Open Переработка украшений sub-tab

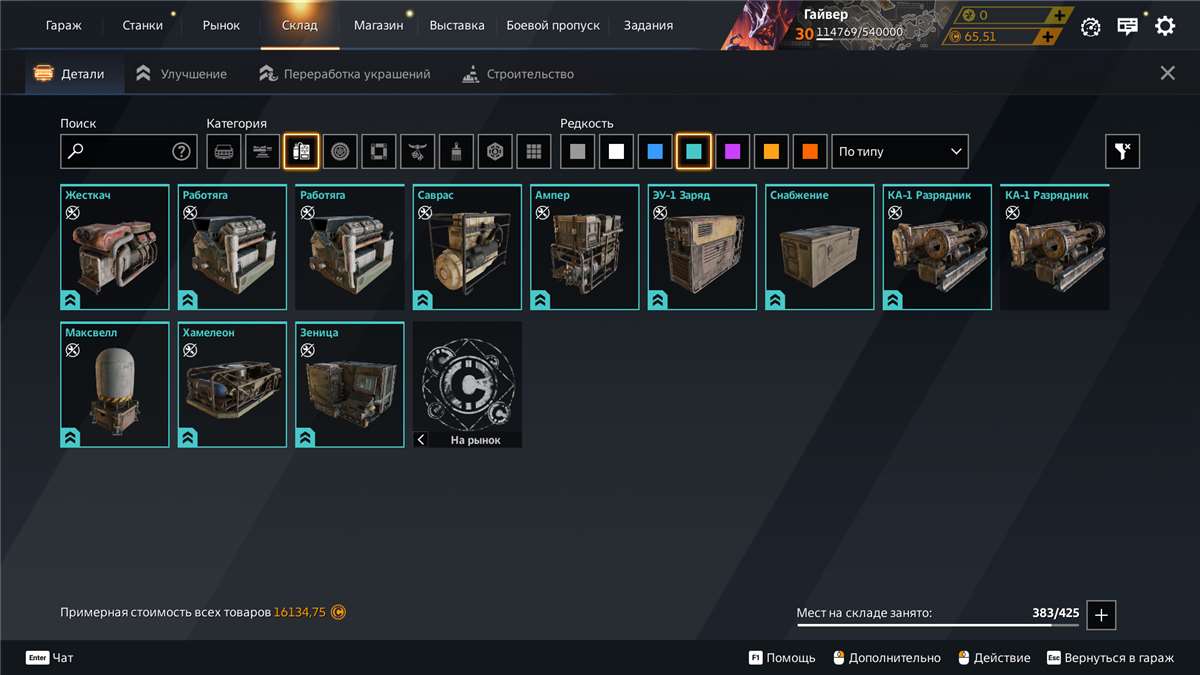coord(345,74)
